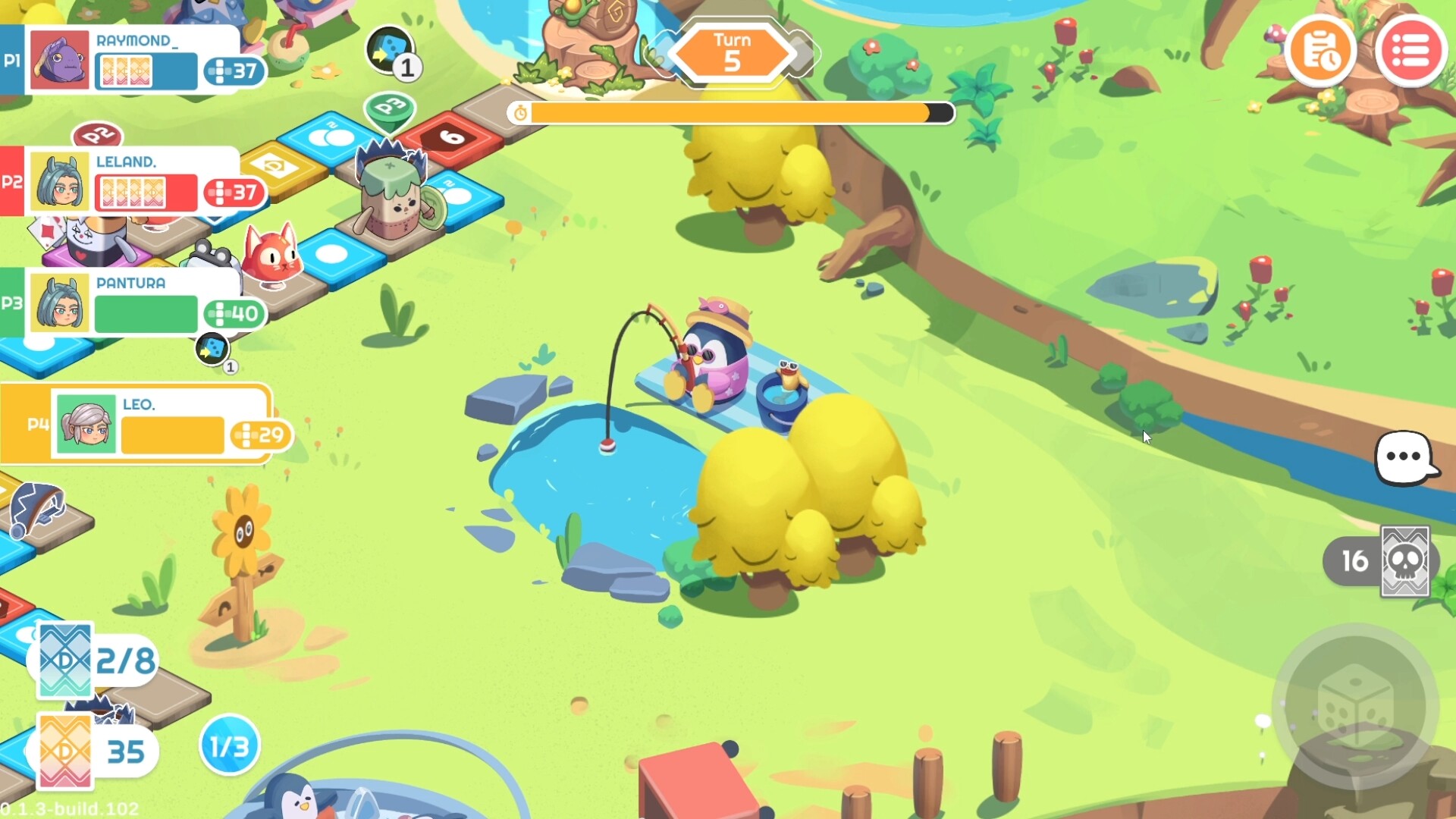Select Leland's P2 avatar portrait

pyautogui.click(x=61, y=182)
